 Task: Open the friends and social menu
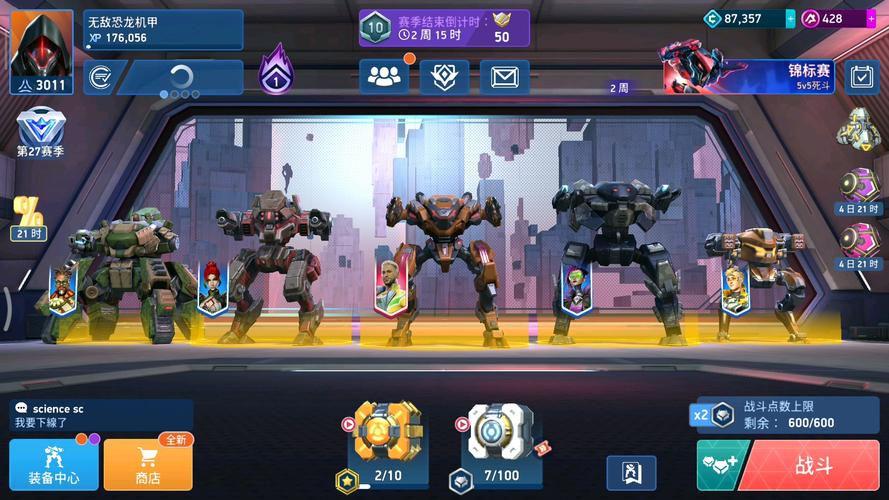(384, 77)
